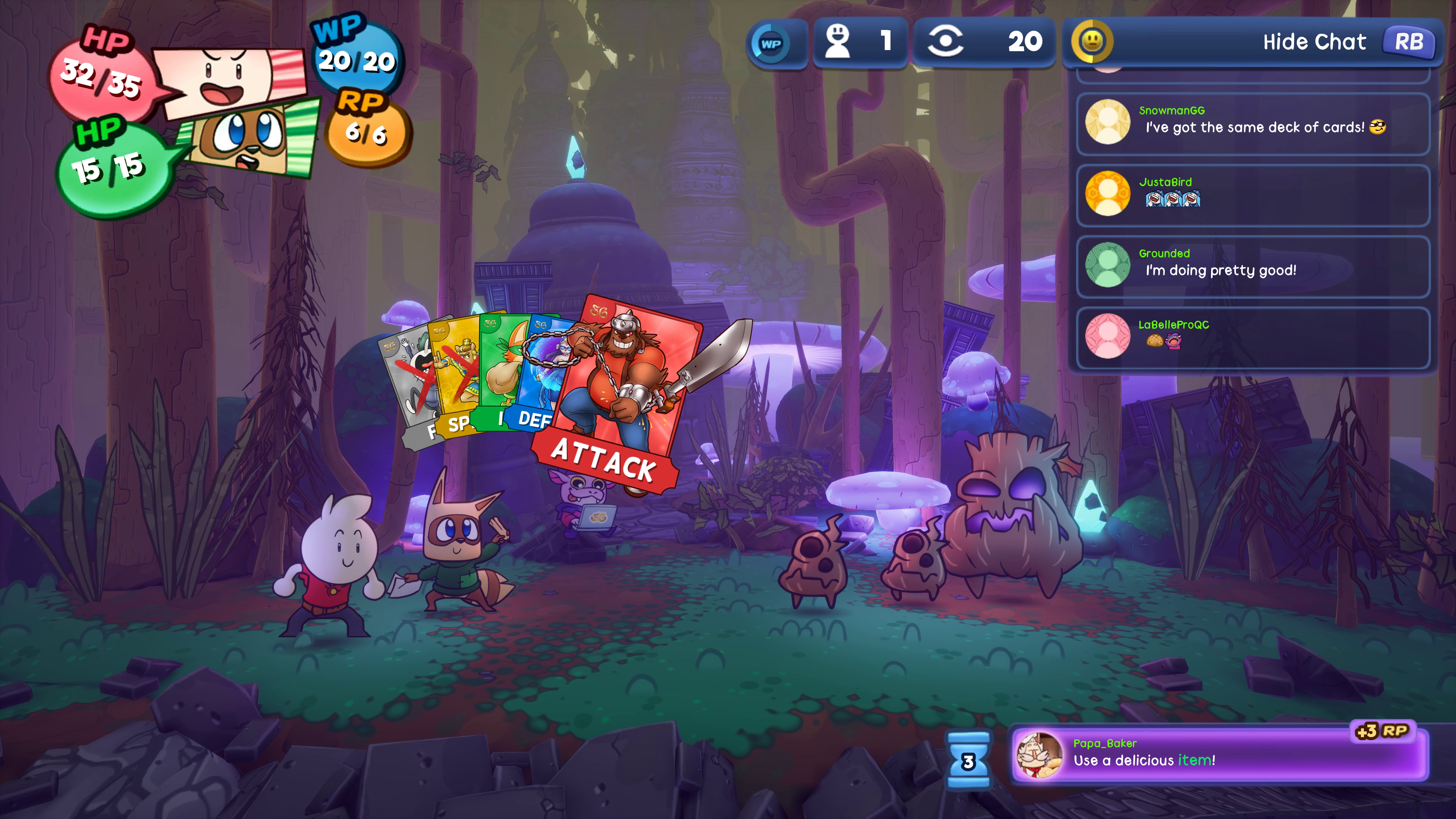
Task: Click Grounded's chat message
Action: (1252, 266)
